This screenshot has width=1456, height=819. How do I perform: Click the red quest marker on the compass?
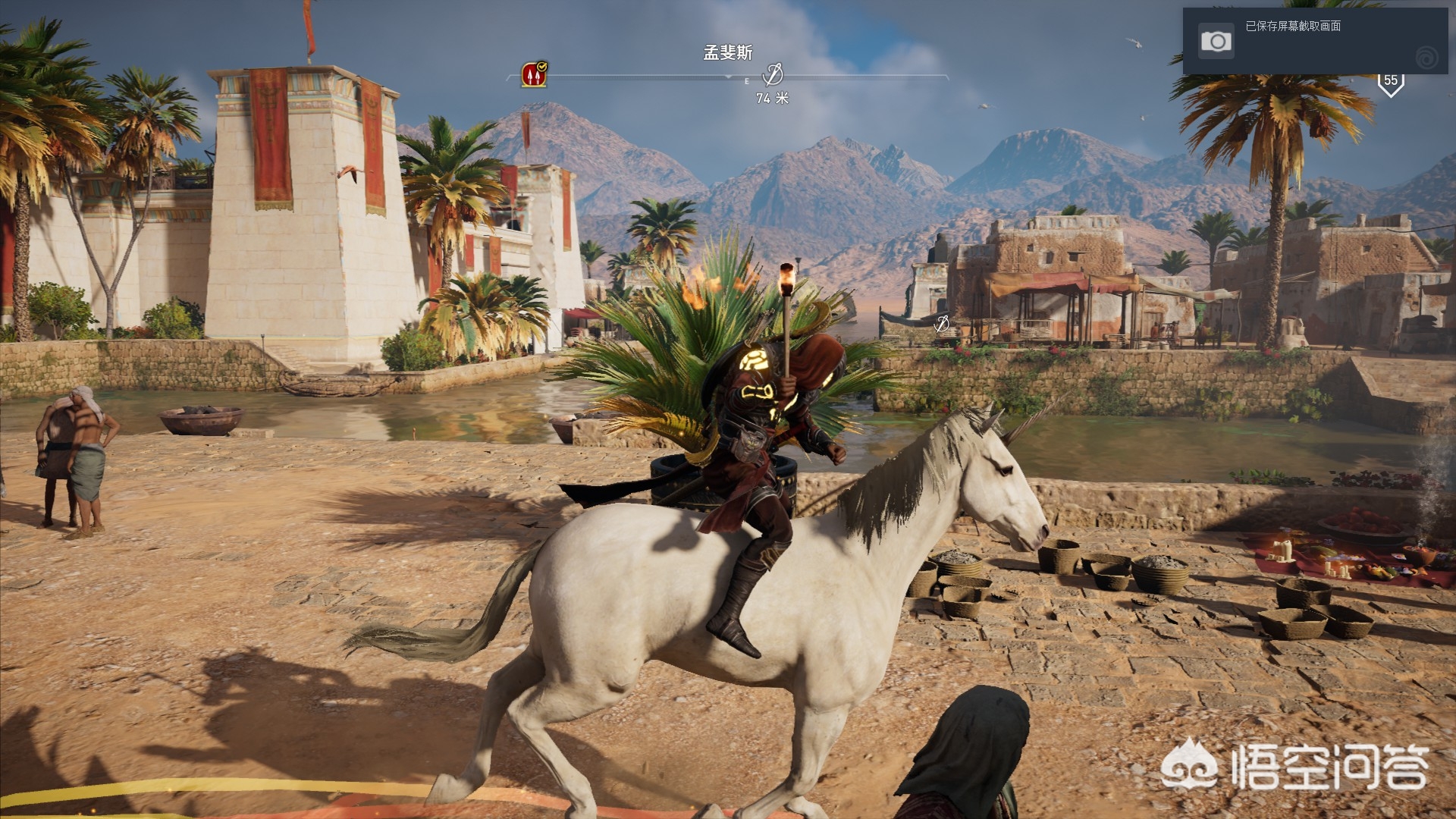tap(534, 74)
